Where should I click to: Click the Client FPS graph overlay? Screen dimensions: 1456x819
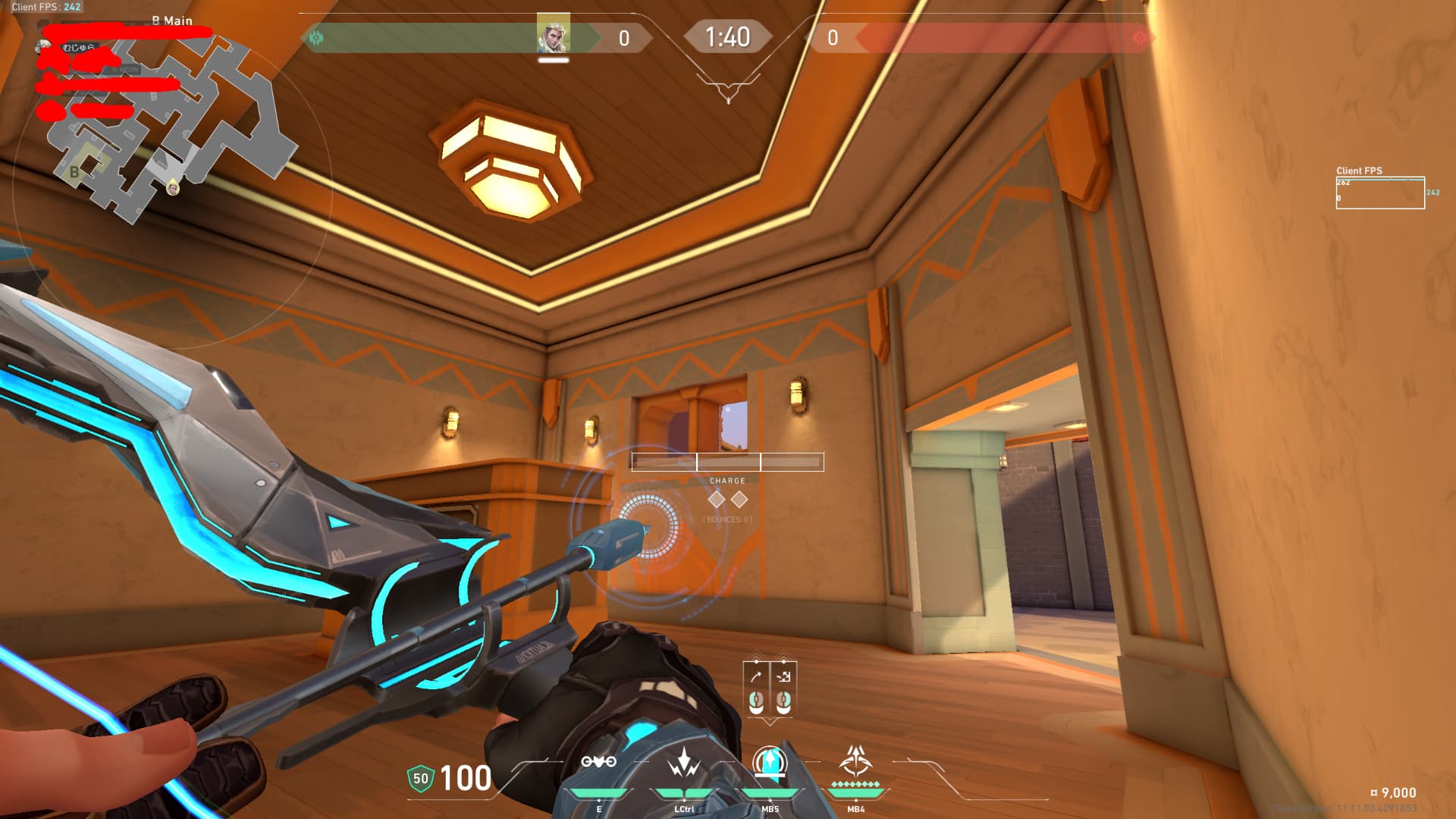pyautogui.click(x=1380, y=193)
